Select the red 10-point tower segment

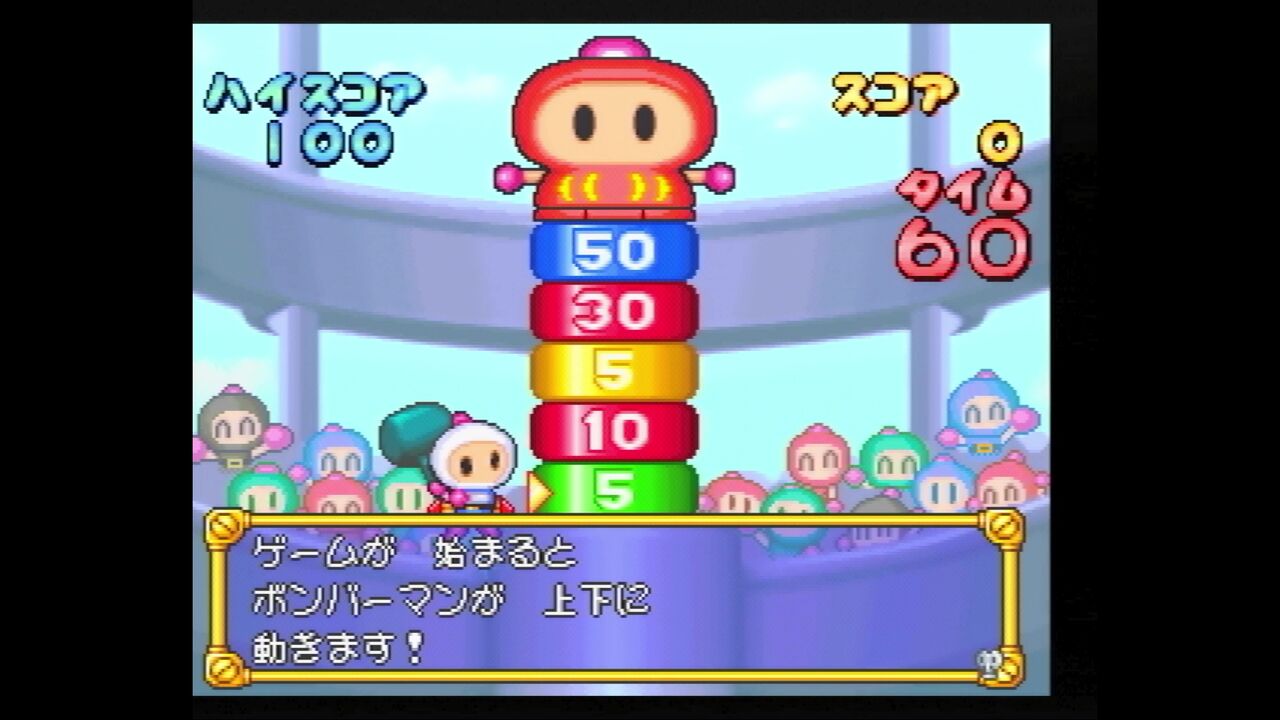click(612, 430)
